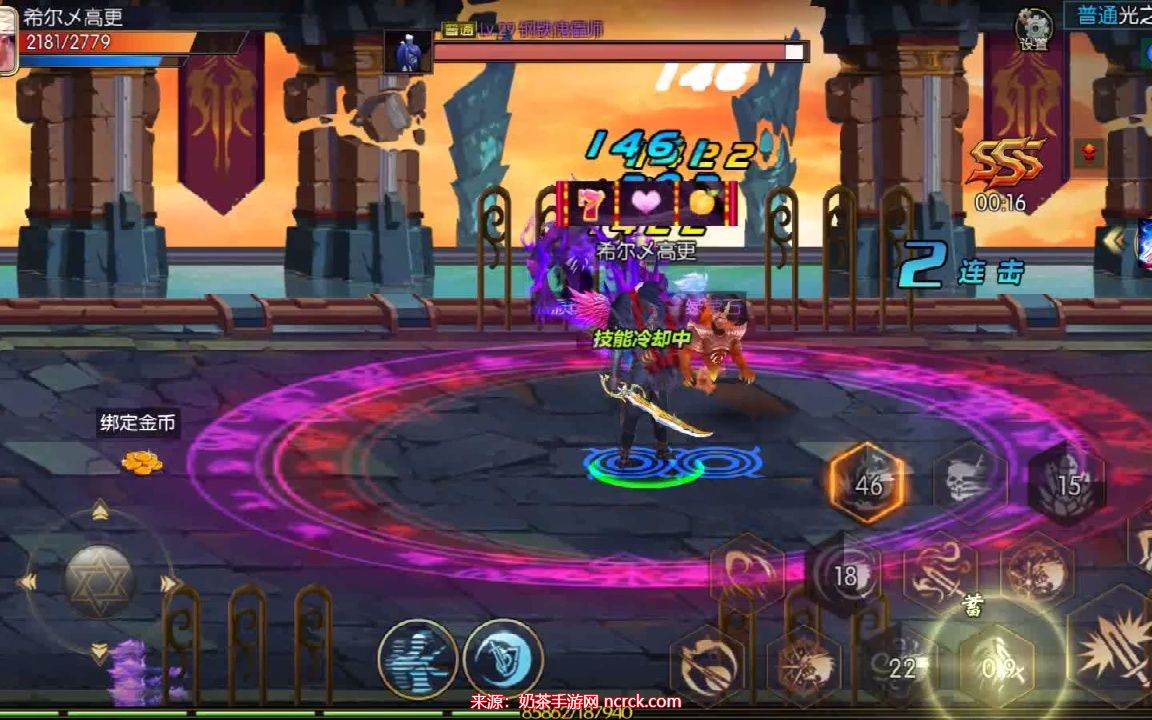Tap the dark skill on 15 cooldown
Screen dimensions: 1152x720
click(x=1067, y=485)
